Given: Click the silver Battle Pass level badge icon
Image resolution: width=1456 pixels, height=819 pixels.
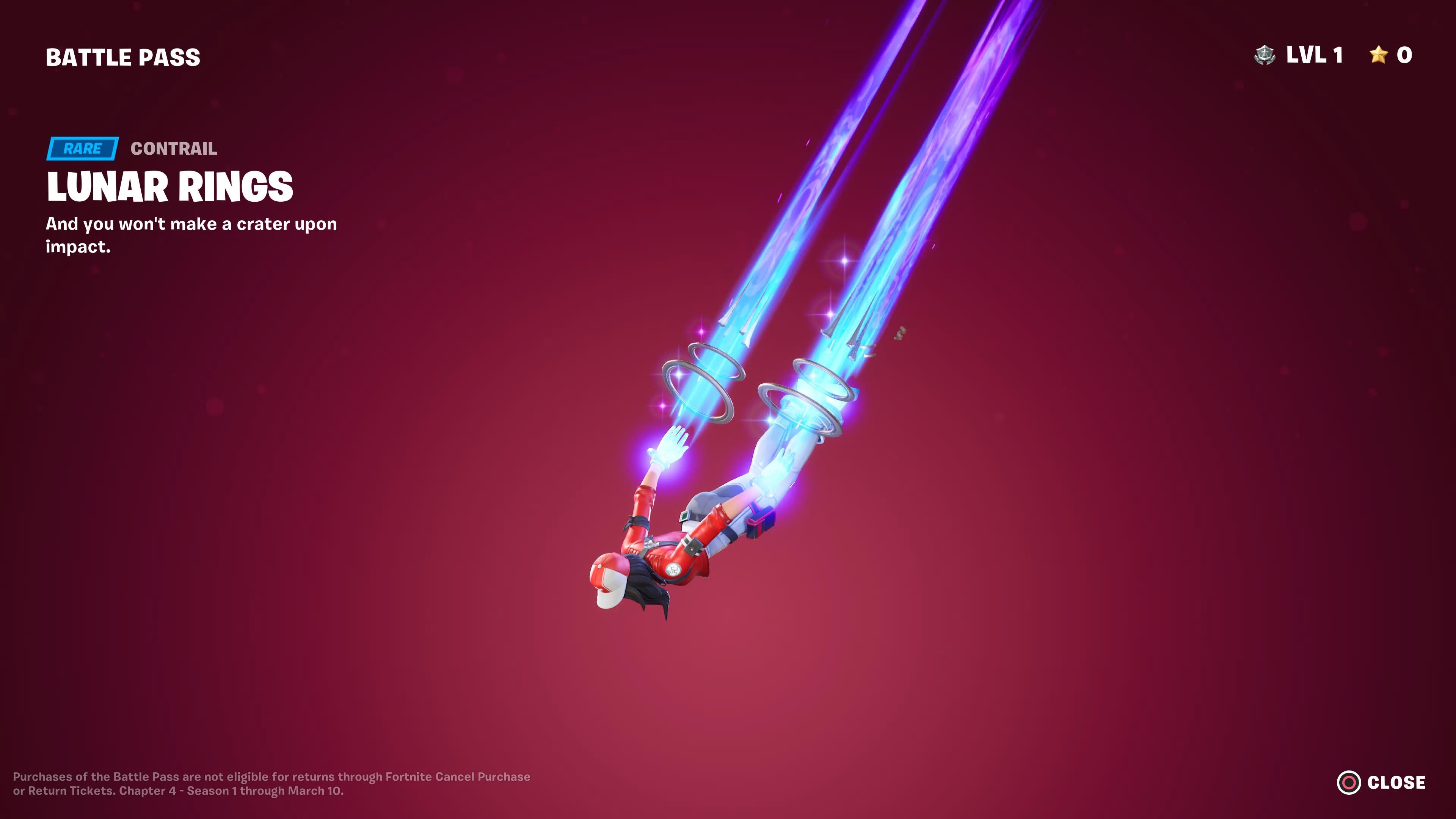Looking at the screenshot, I should coord(1265,55).
